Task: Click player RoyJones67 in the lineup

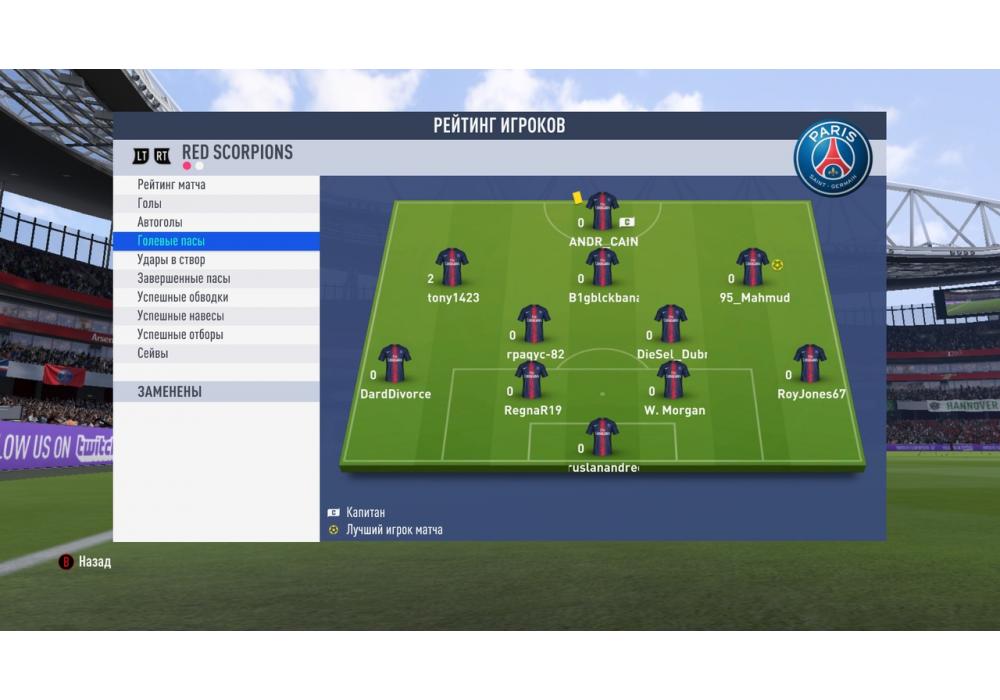Action: [809, 364]
